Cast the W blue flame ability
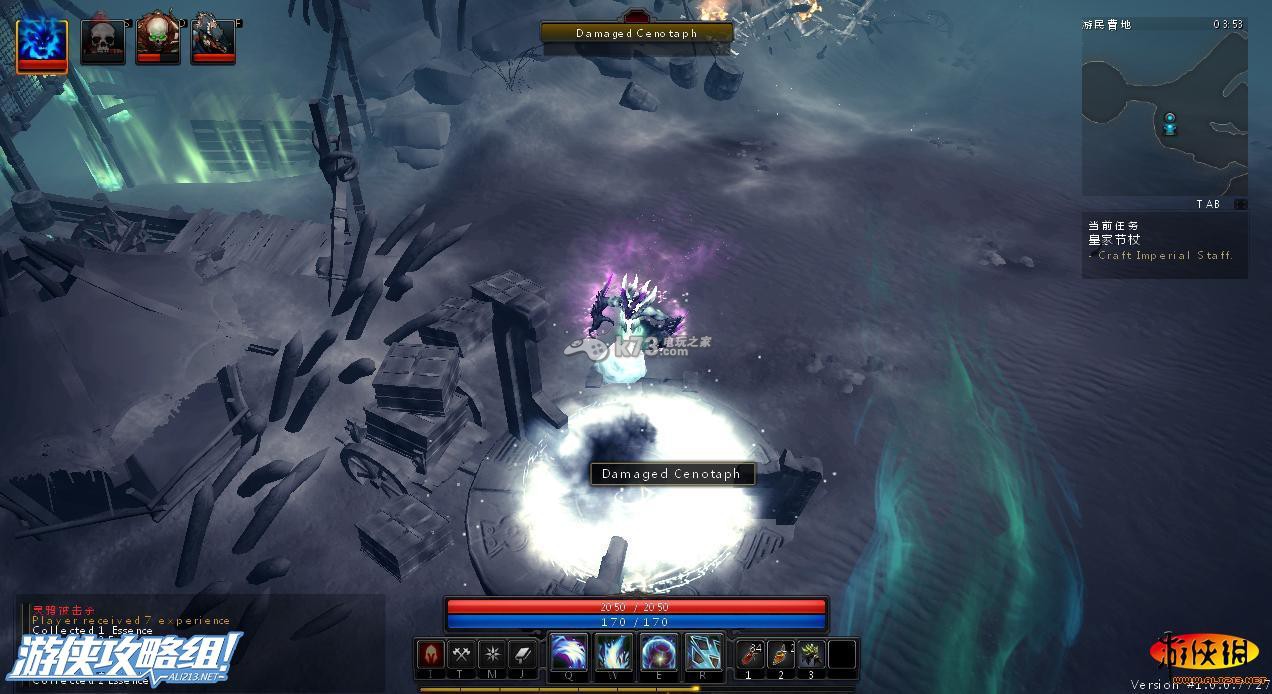 (614, 653)
